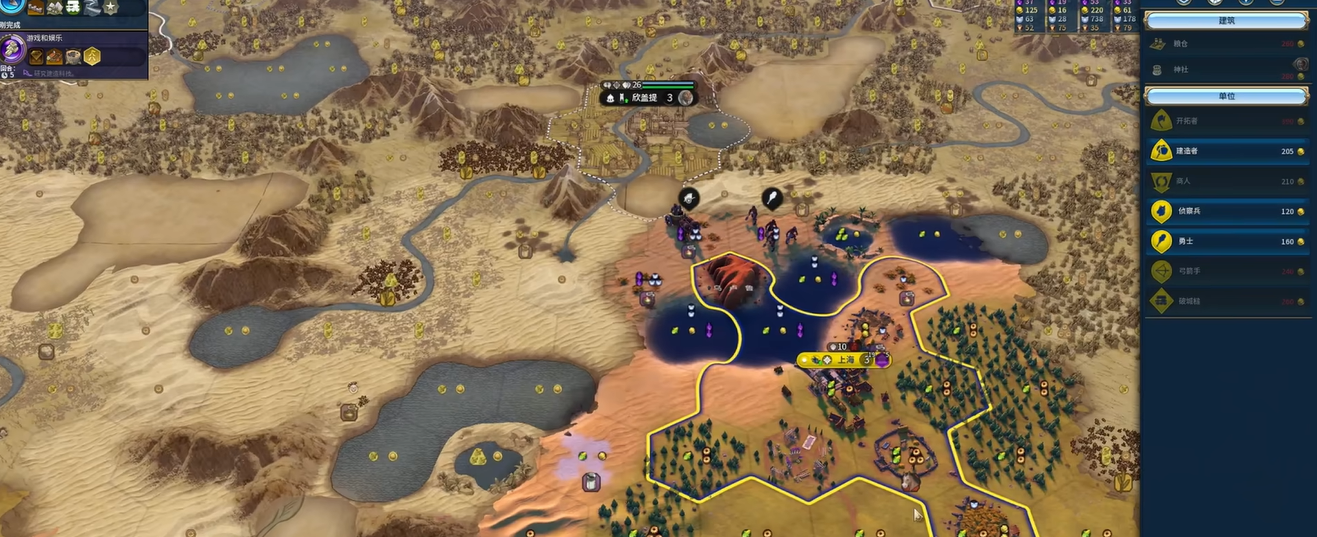Collapse the Buildings section header

coord(1227,20)
